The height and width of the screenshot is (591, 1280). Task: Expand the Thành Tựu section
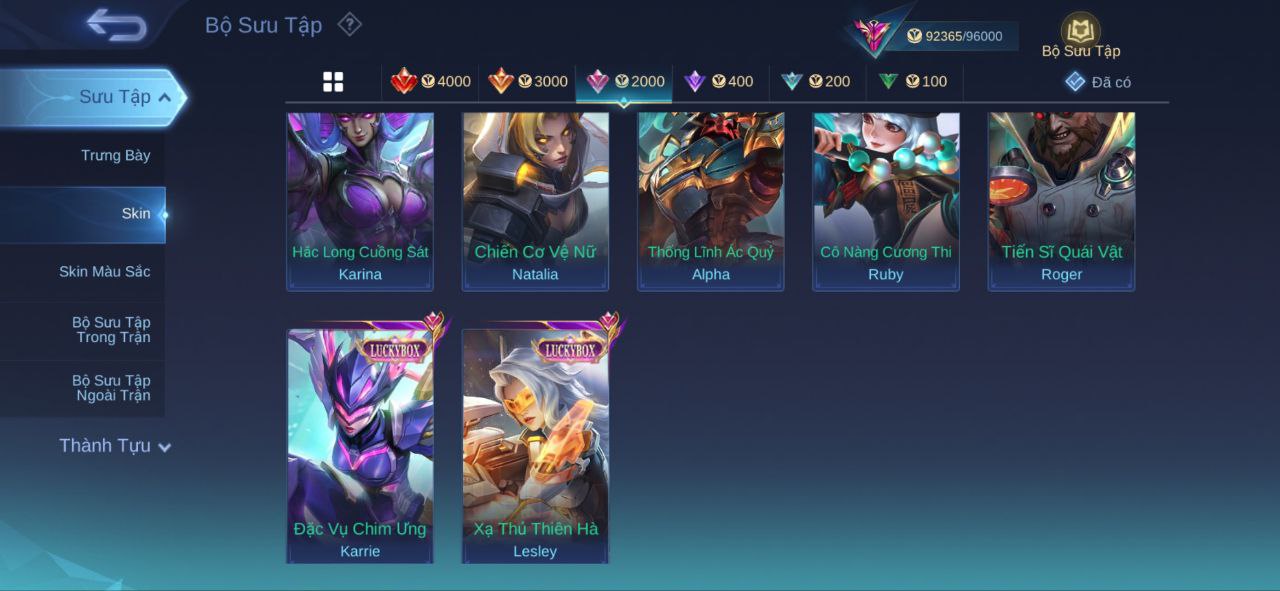click(x=114, y=446)
